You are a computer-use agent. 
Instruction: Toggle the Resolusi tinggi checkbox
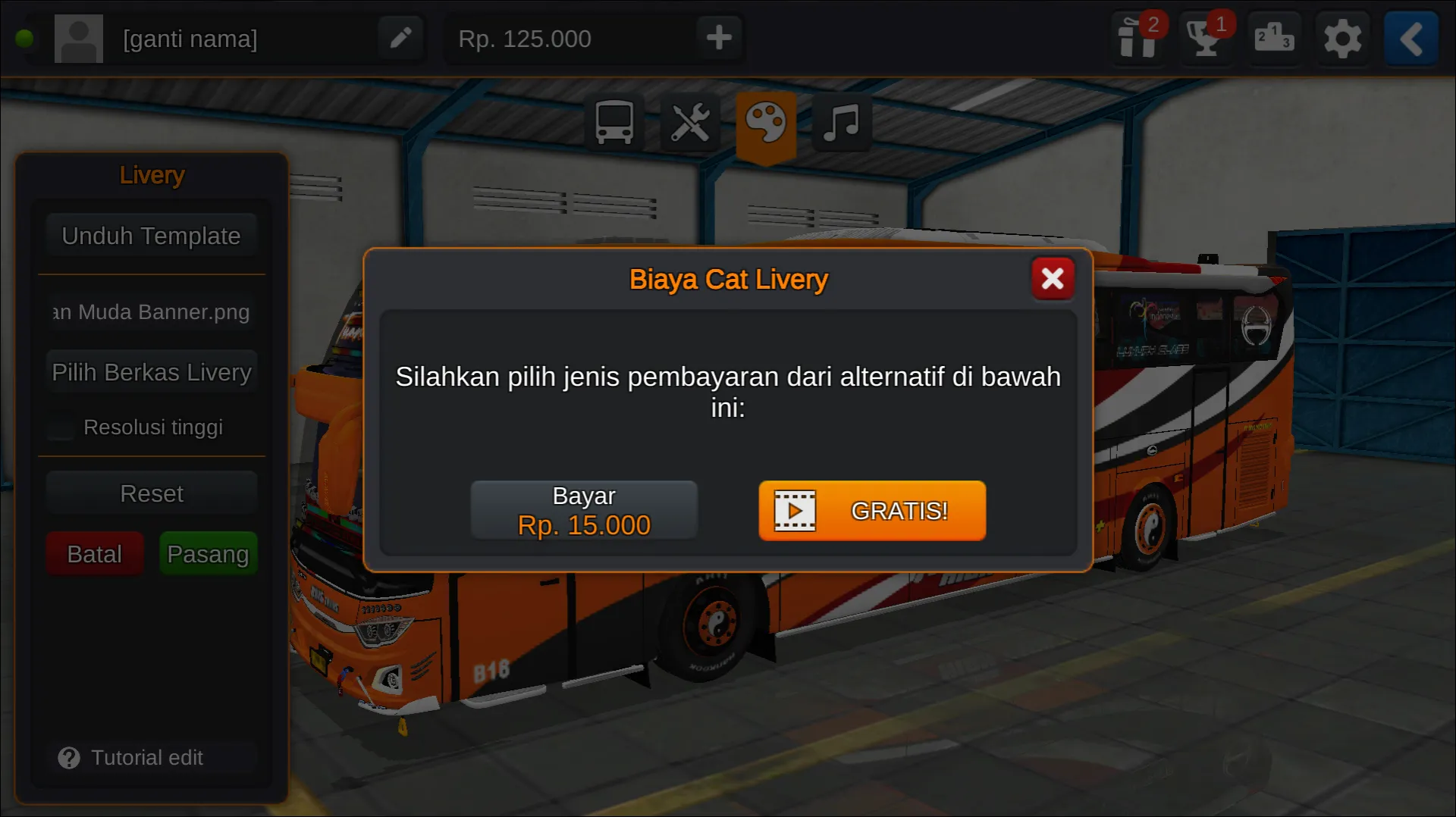pos(61,427)
